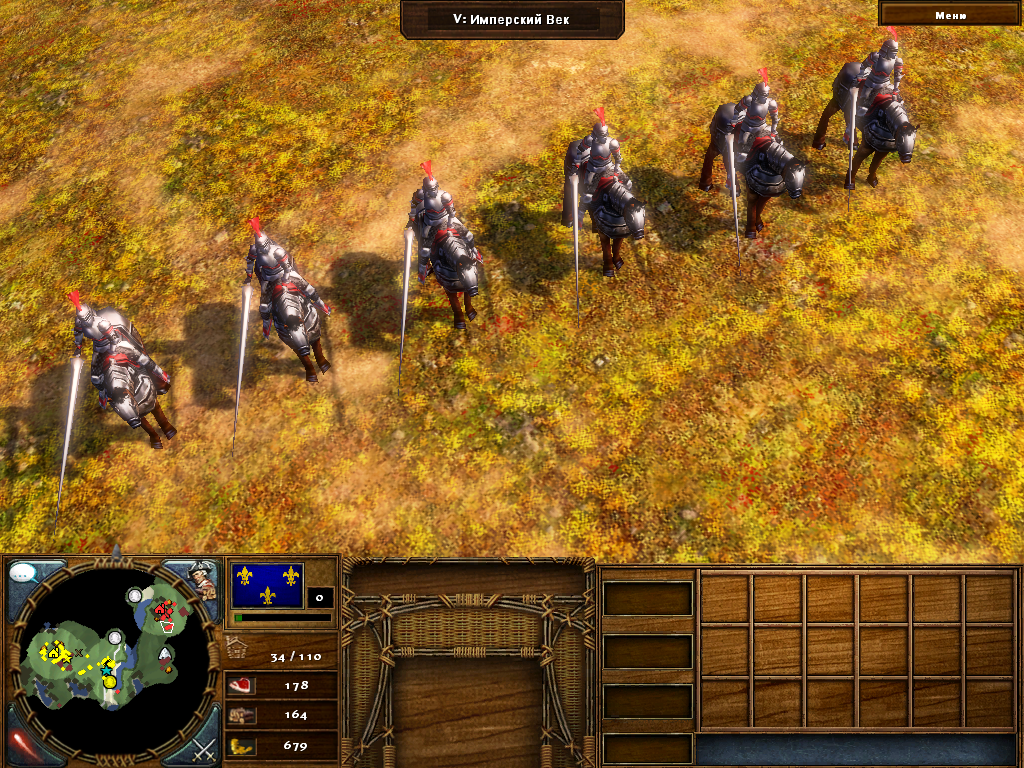Viewport: 1024px width, 768px height.
Task: Click the gold coins resource icon
Action: click(241, 745)
